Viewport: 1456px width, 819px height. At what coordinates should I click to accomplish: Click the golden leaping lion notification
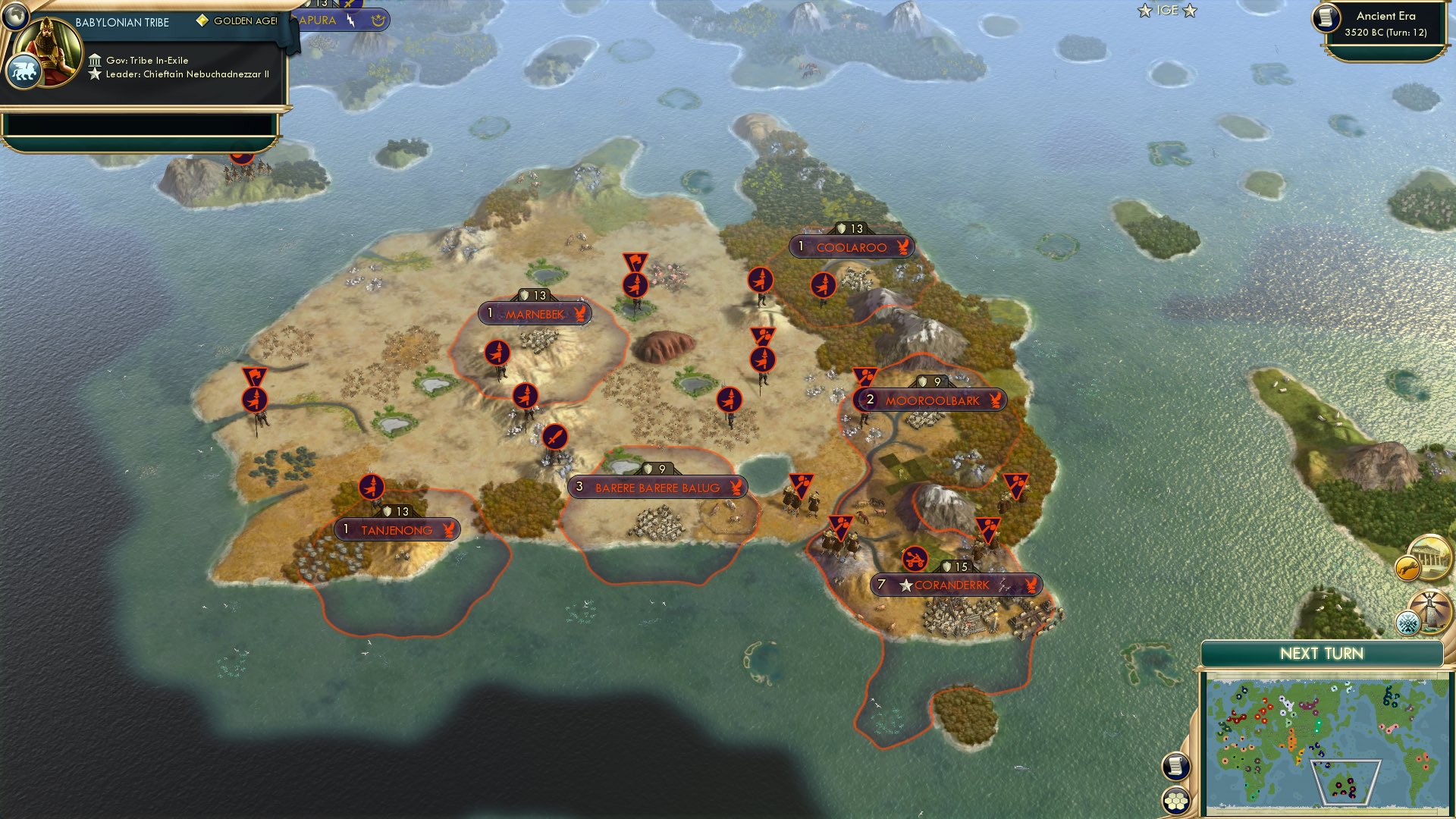1407,569
